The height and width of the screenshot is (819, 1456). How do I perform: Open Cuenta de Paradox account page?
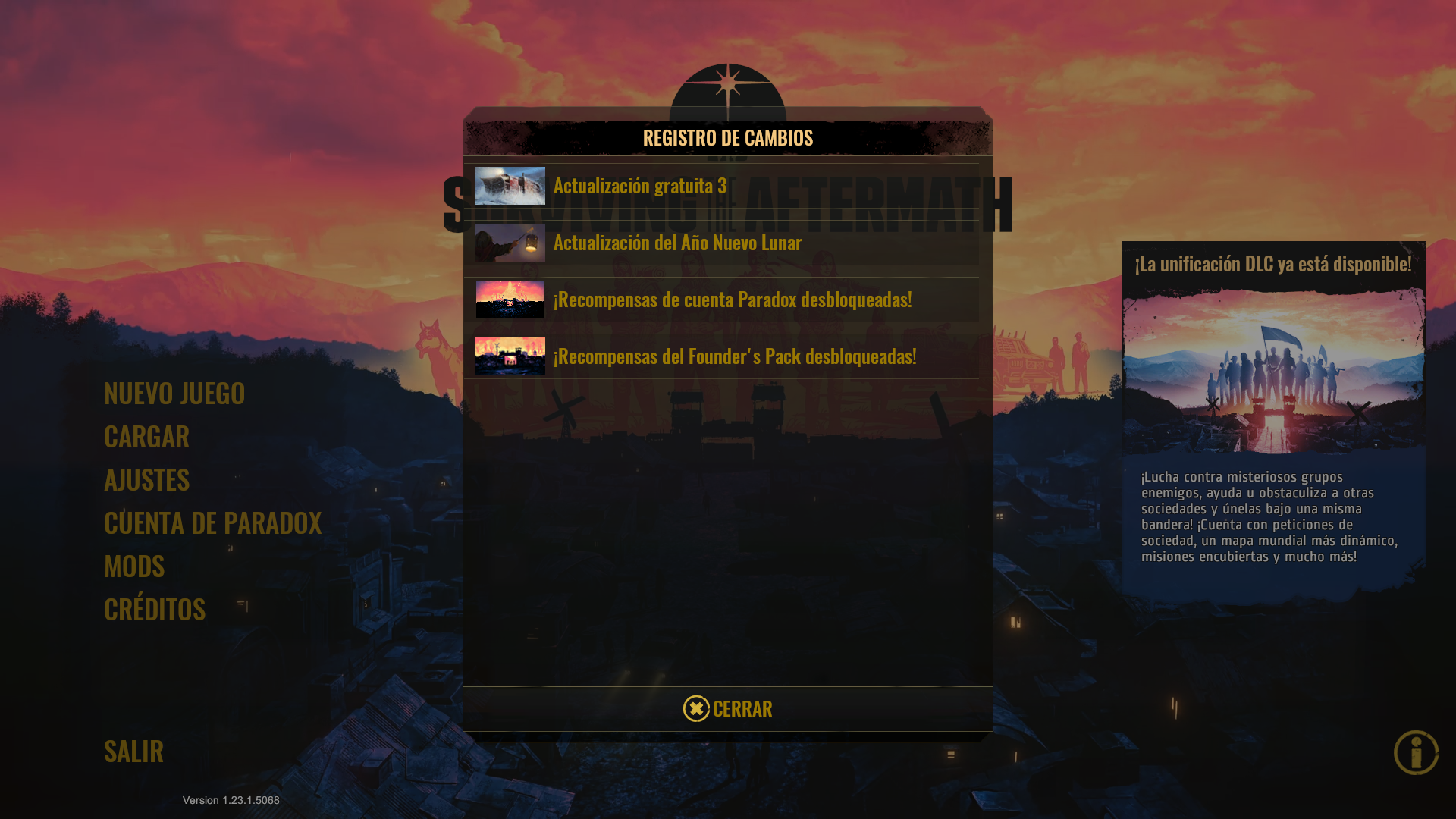coord(212,523)
